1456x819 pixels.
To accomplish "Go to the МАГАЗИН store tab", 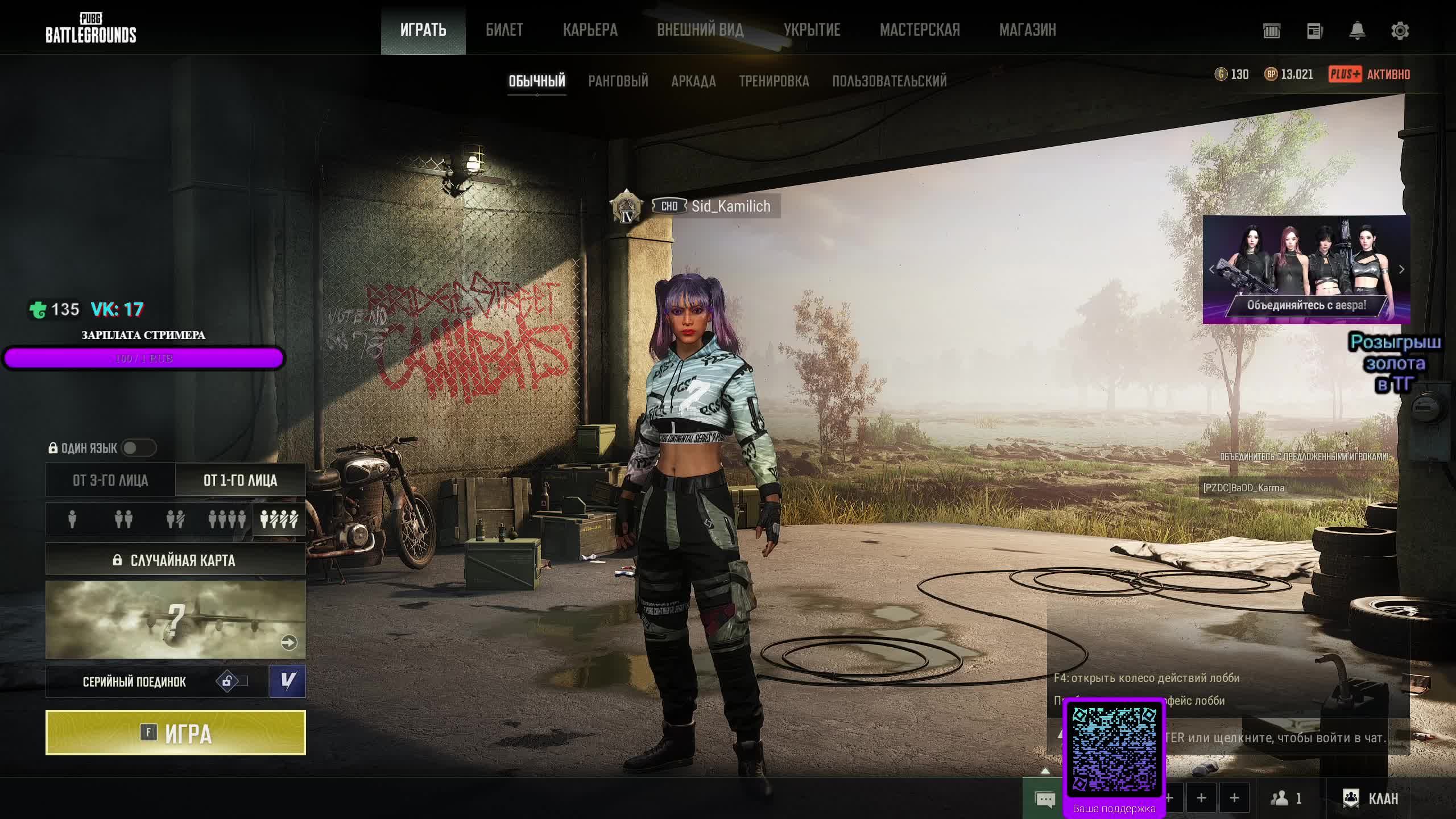I will click(1027, 30).
